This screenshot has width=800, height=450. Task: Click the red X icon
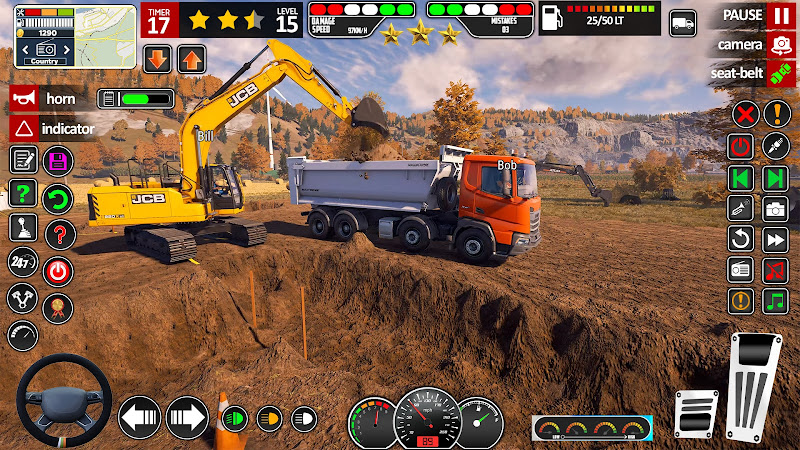point(743,114)
